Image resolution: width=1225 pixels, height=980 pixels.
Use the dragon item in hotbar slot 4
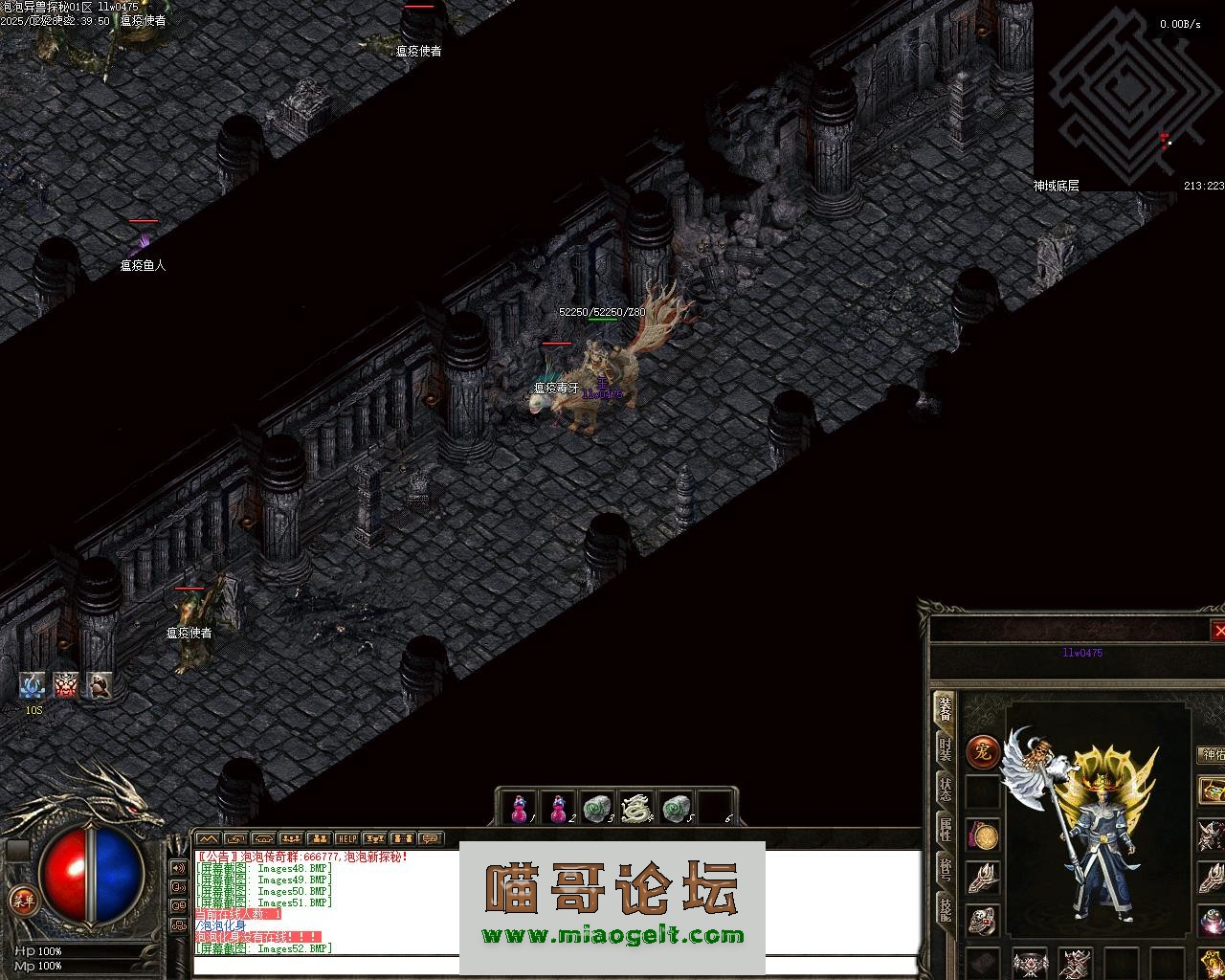635,809
